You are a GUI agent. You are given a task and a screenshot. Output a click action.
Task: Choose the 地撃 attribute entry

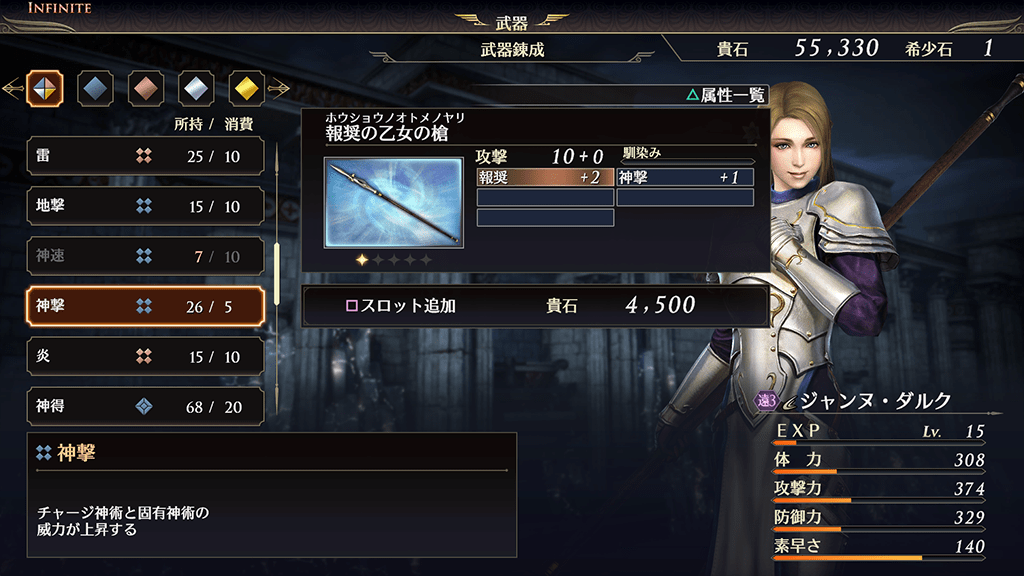(145, 206)
